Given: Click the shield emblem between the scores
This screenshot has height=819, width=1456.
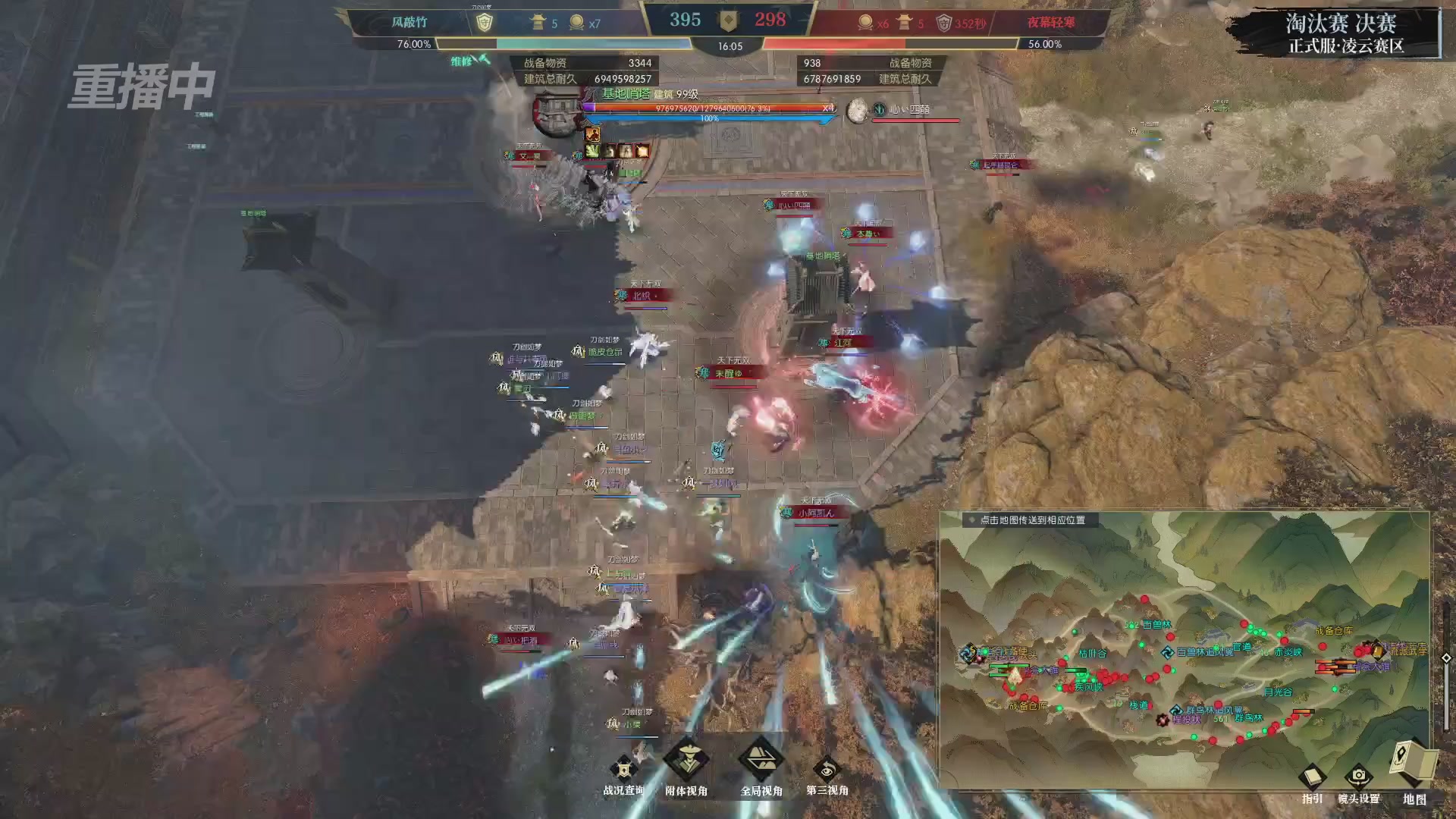Looking at the screenshot, I should (x=730, y=20).
